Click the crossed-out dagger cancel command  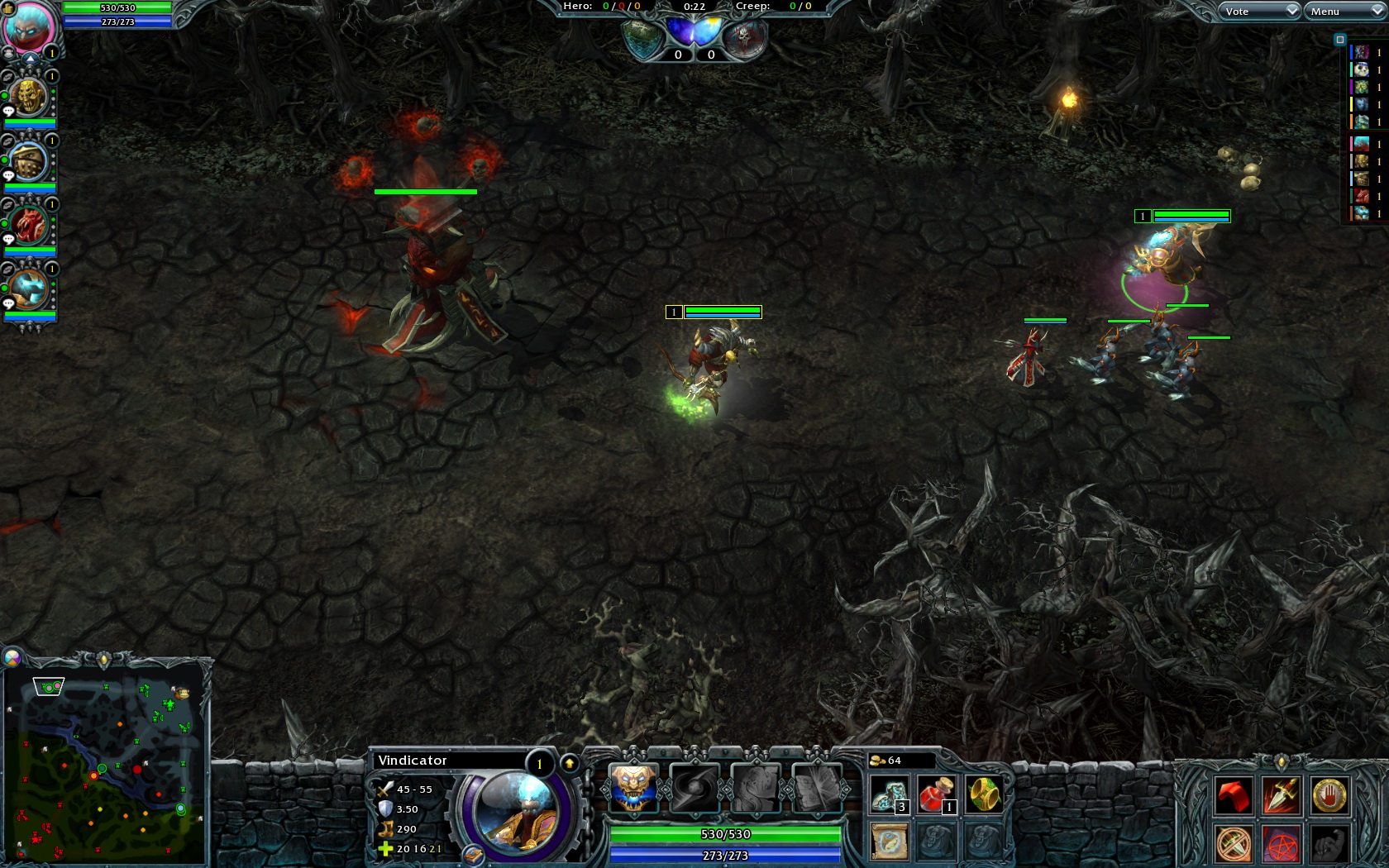[1234, 844]
